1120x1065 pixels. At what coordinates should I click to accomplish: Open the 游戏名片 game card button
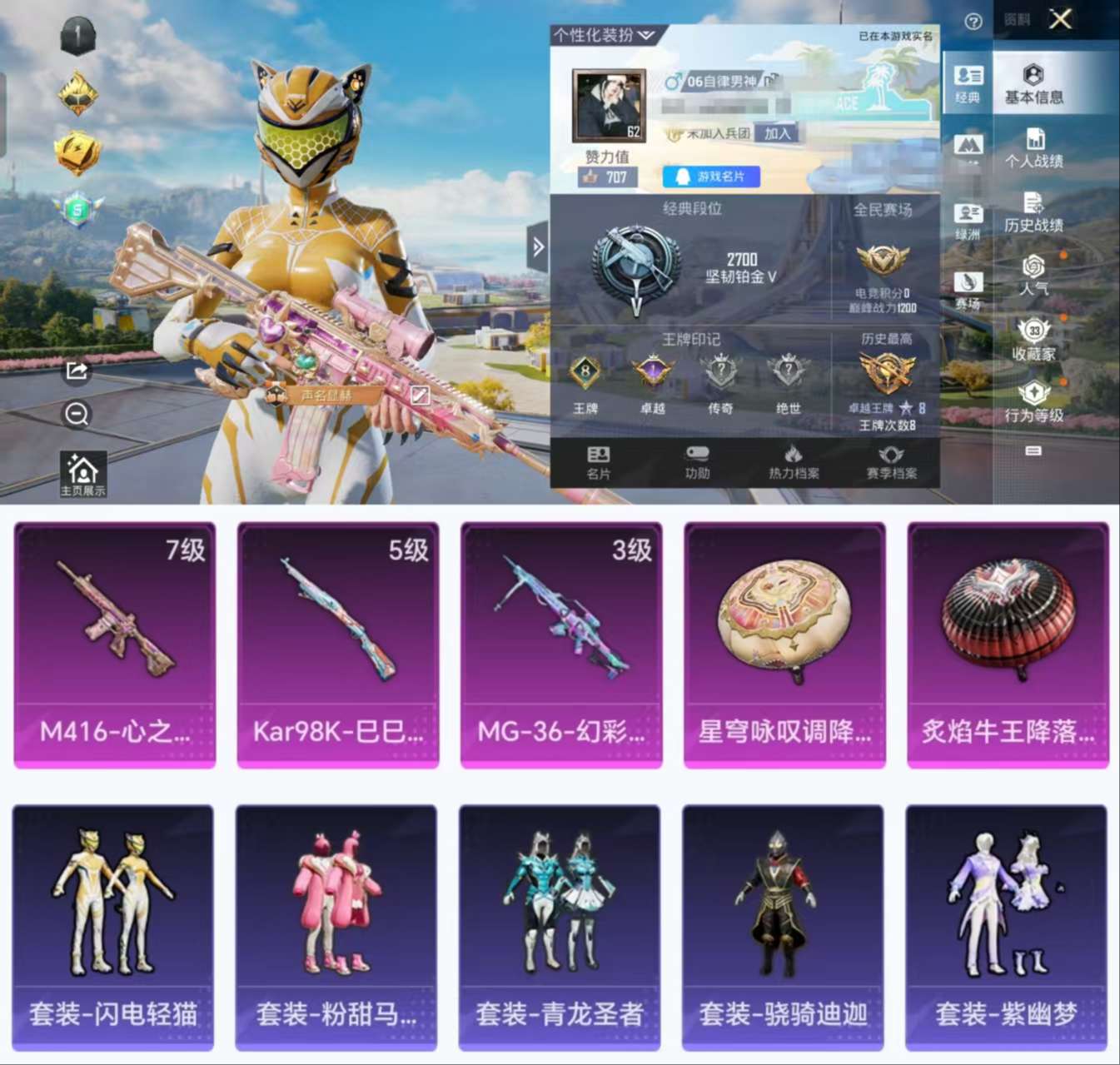click(x=712, y=176)
